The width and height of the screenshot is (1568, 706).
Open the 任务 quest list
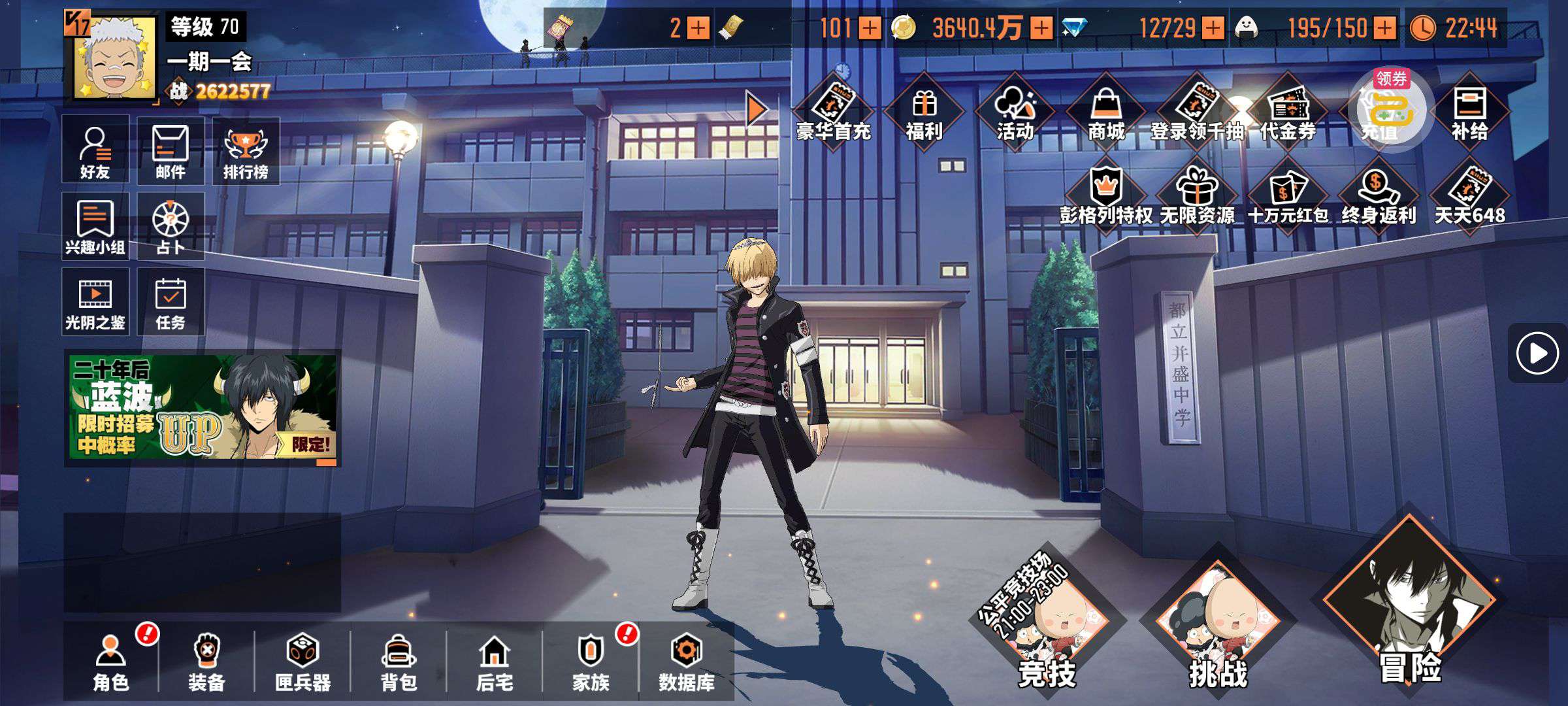[171, 302]
